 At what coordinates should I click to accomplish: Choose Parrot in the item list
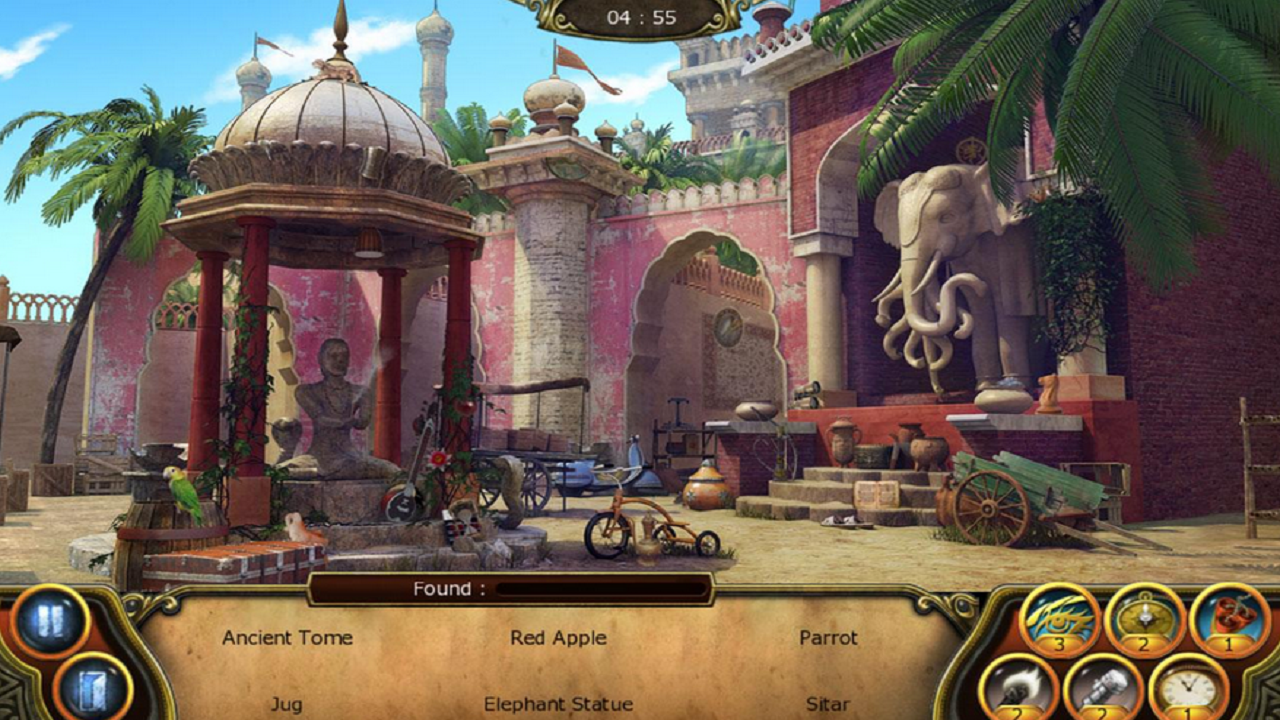pyautogui.click(x=828, y=638)
